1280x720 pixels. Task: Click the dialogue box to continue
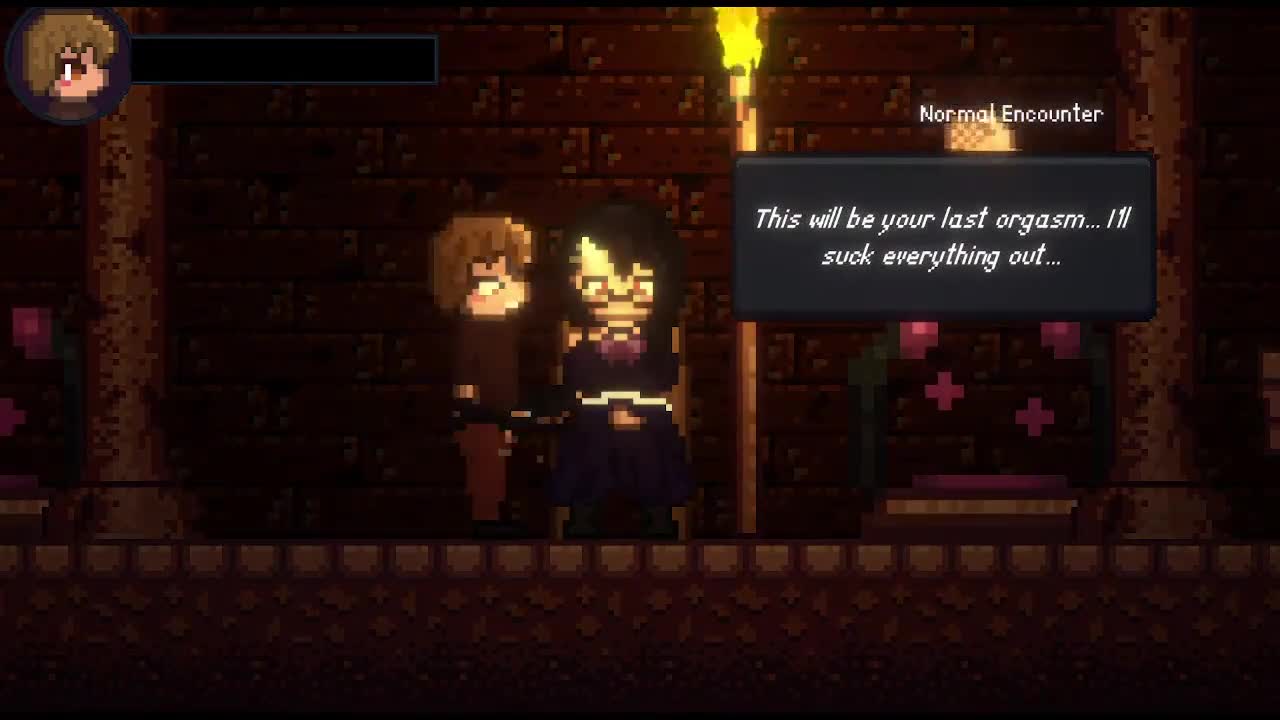coord(944,238)
